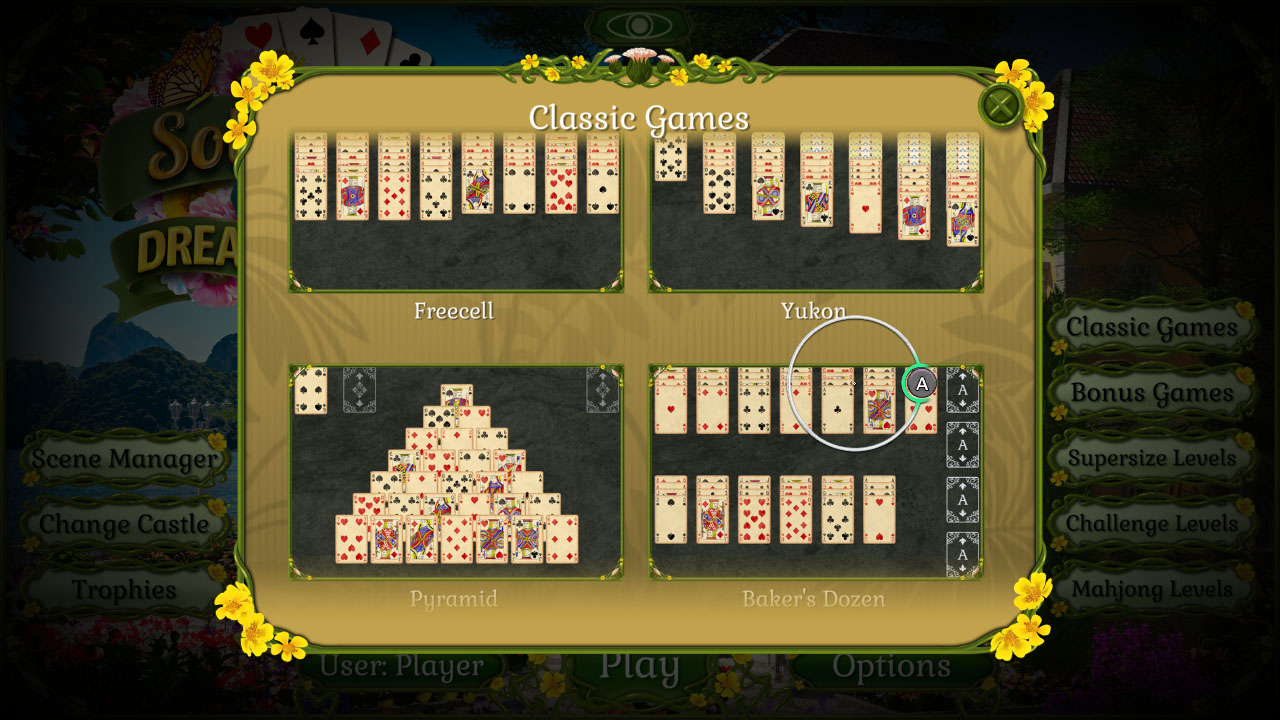This screenshot has width=1280, height=720.
Task: Open Mahjong Levels
Action: pyautogui.click(x=1151, y=590)
